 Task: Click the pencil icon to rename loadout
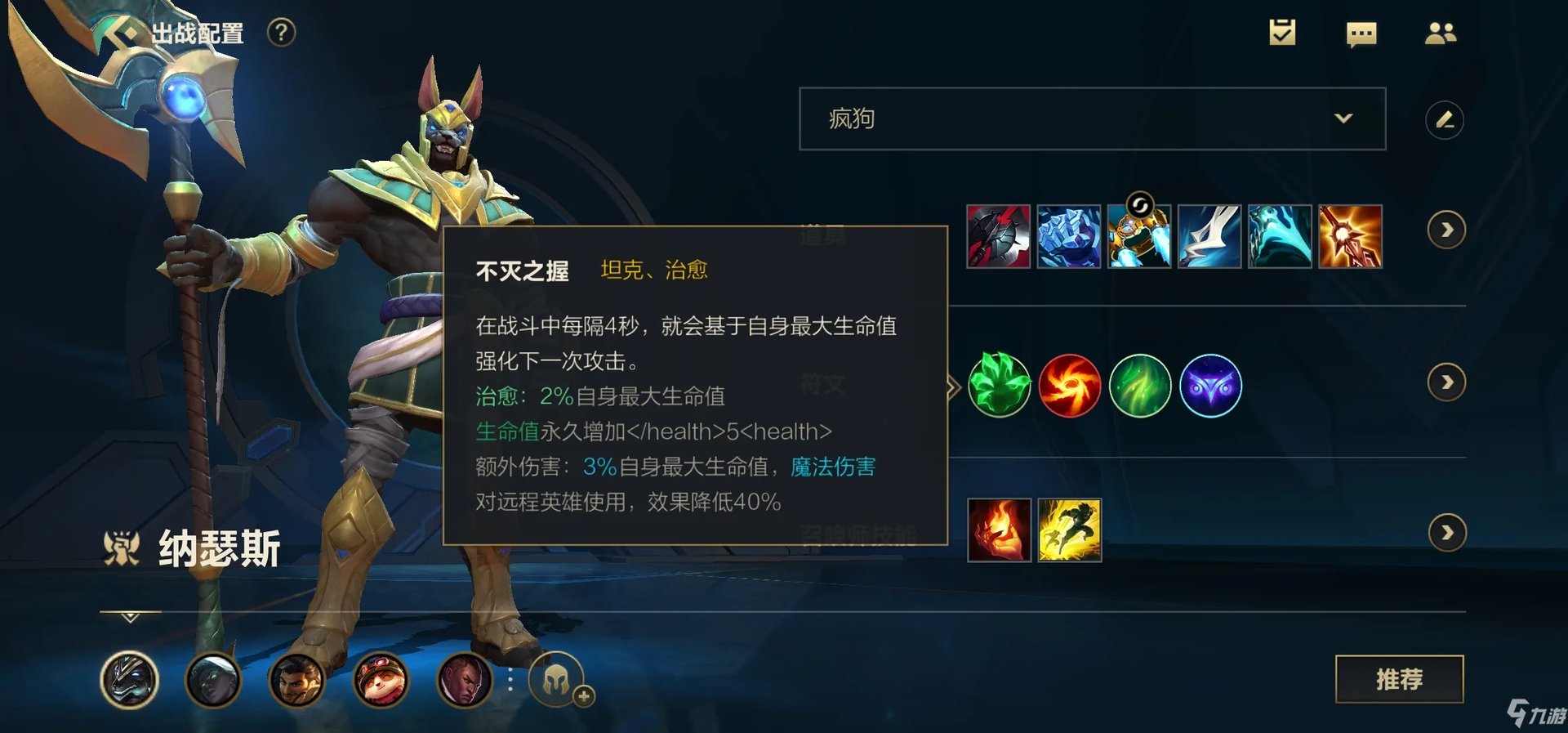point(1445,119)
